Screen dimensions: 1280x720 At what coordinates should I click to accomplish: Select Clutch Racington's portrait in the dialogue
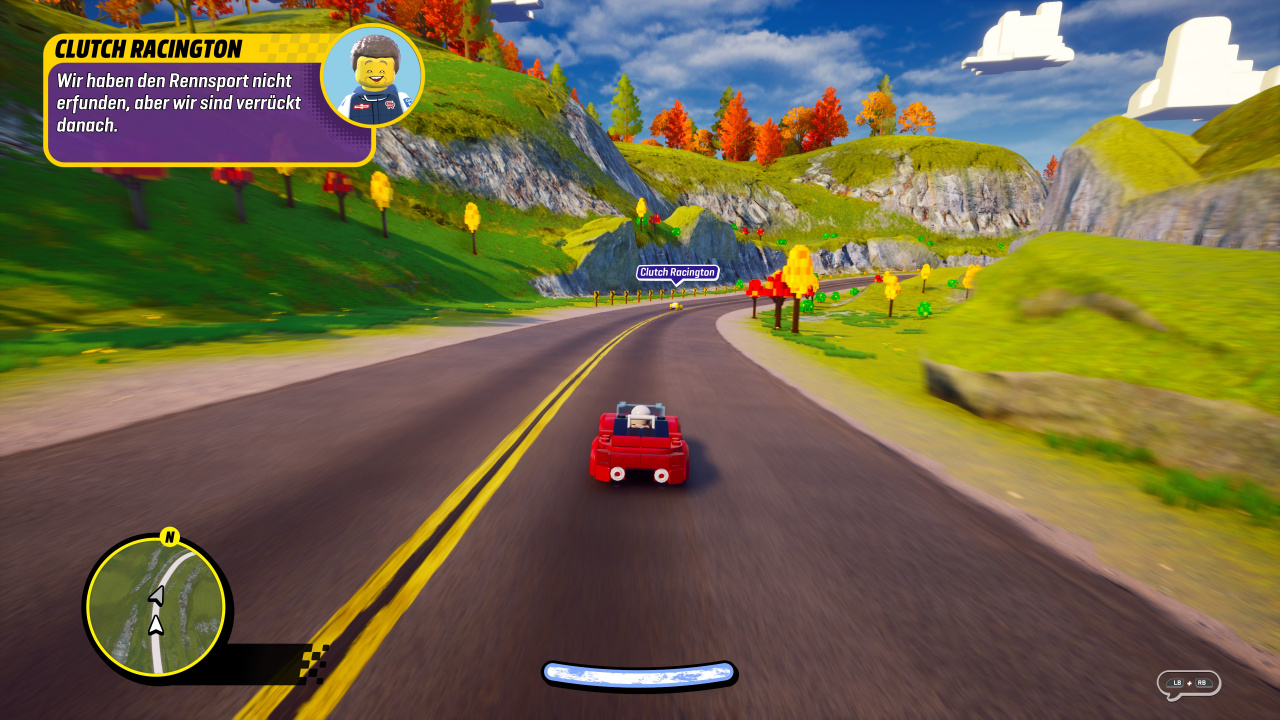[x=372, y=77]
